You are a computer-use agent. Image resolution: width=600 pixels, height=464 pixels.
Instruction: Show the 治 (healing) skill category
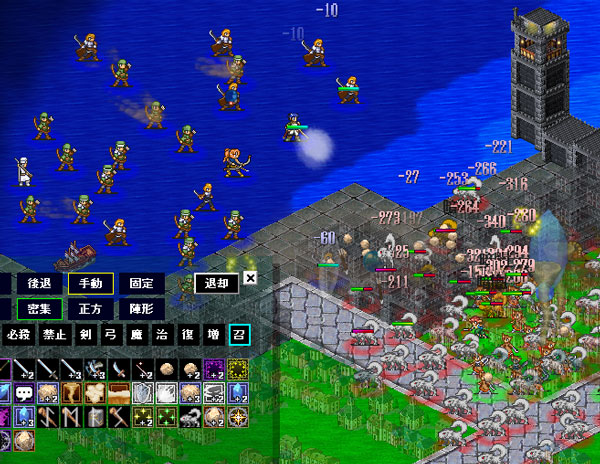click(x=162, y=334)
